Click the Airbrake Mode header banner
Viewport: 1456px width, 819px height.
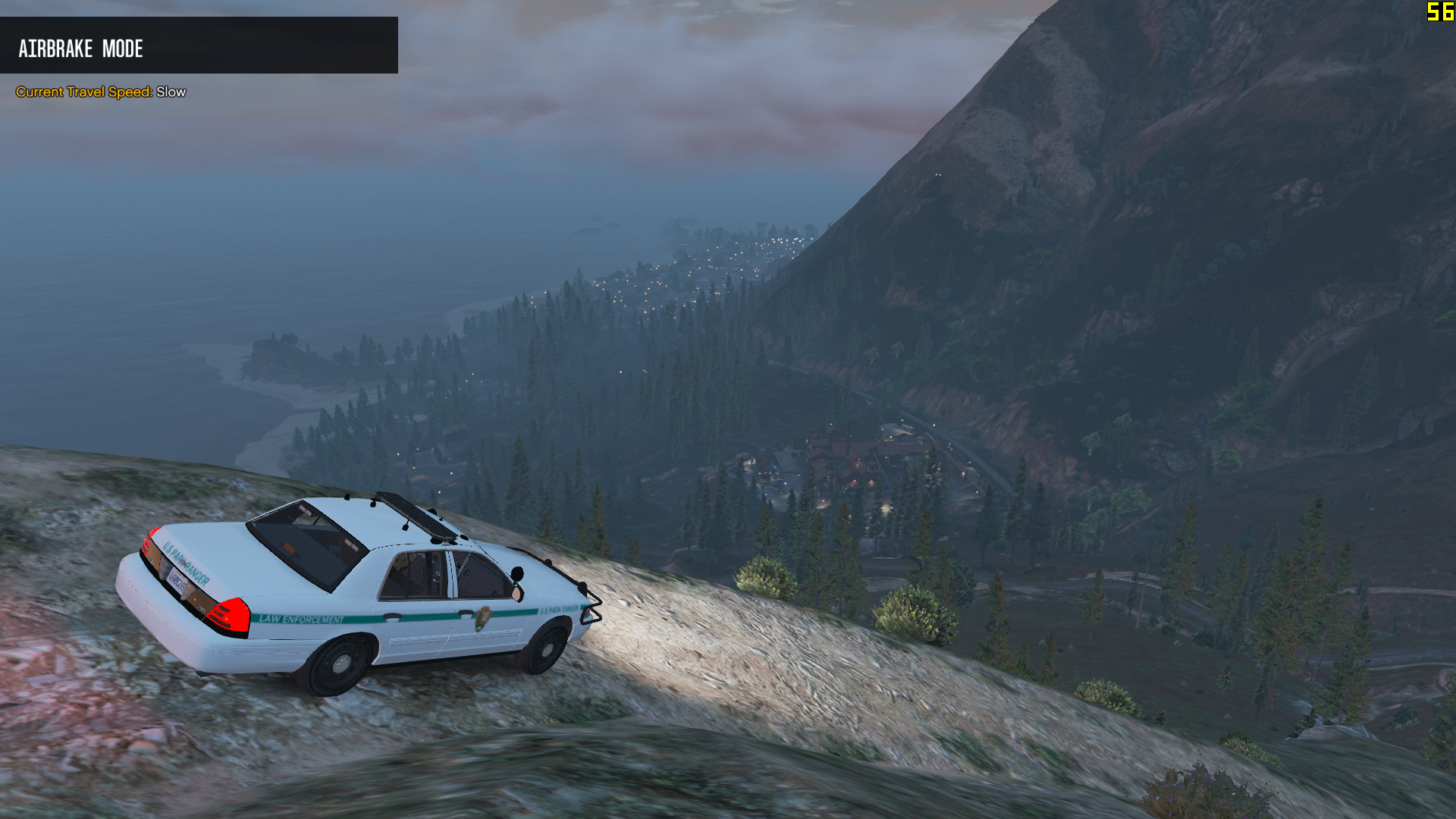[x=199, y=45]
